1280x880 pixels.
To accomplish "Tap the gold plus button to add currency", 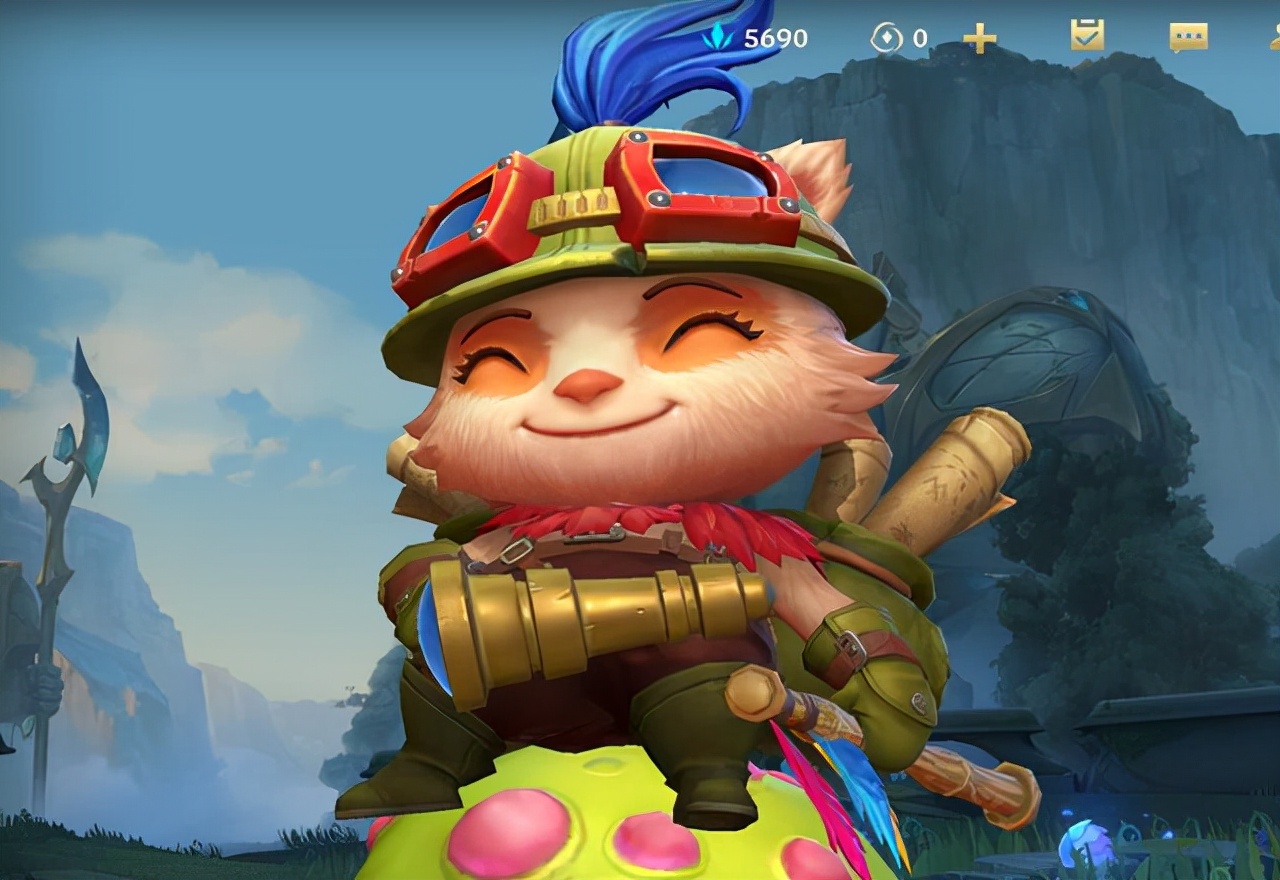I will tap(979, 39).
